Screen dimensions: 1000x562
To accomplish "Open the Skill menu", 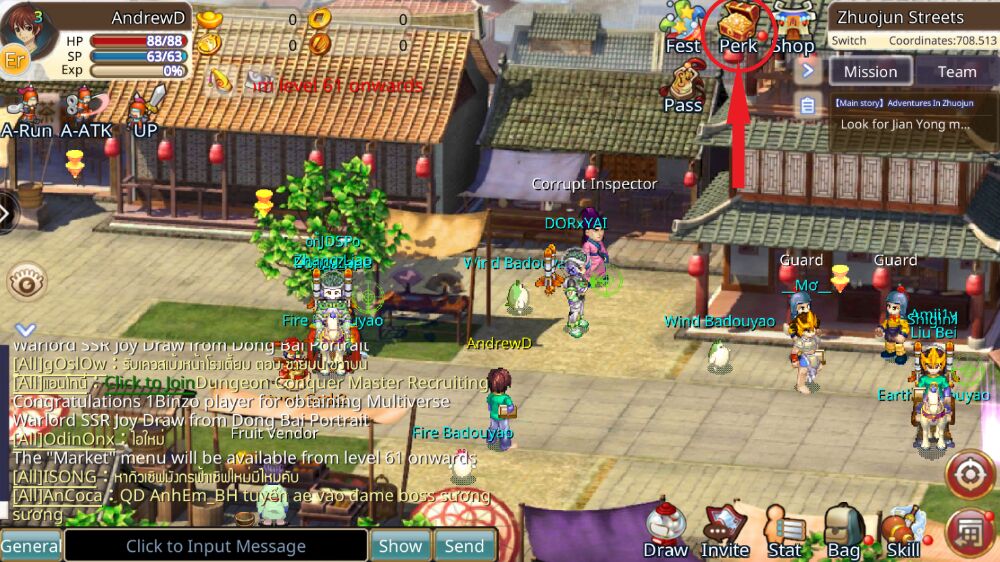I will pyautogui.click(x=903, y=532).
